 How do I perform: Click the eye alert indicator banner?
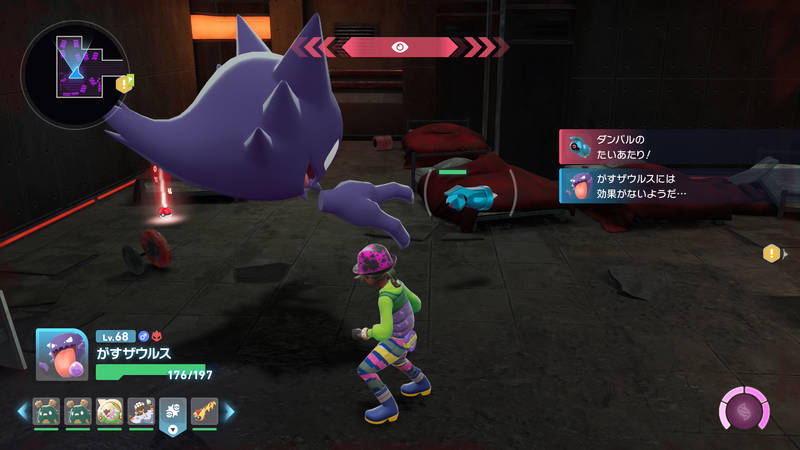coord(400,46)
